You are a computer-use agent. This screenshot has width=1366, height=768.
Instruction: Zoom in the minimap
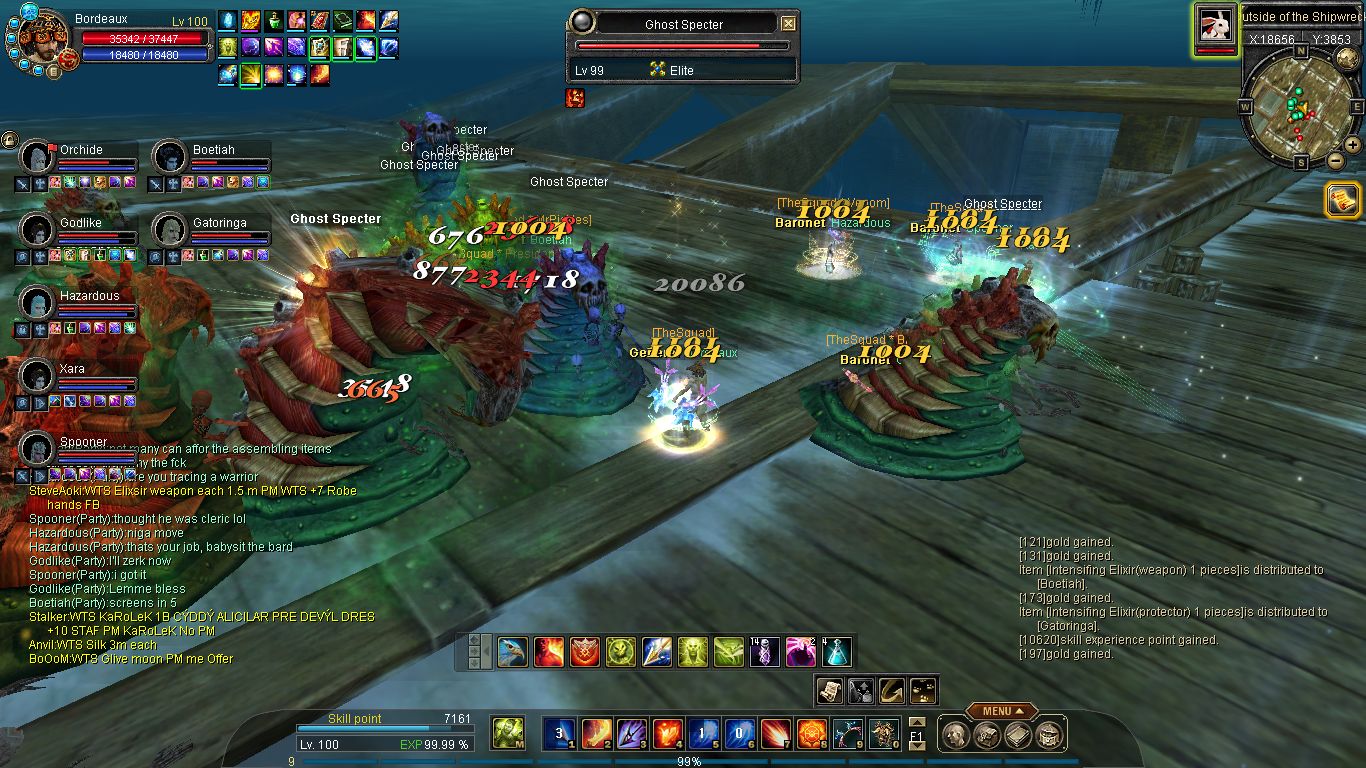click(x=1354, y=145)
